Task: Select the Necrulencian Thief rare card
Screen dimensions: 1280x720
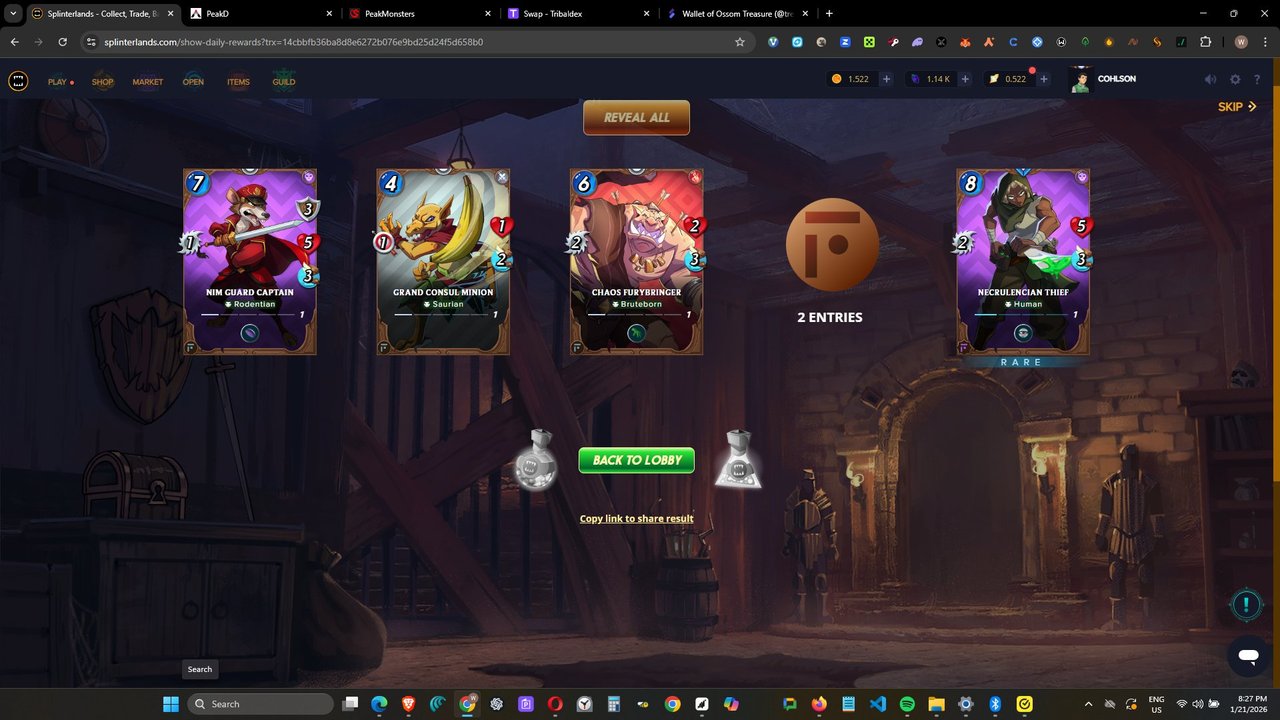Action: tap(1022, 261)
